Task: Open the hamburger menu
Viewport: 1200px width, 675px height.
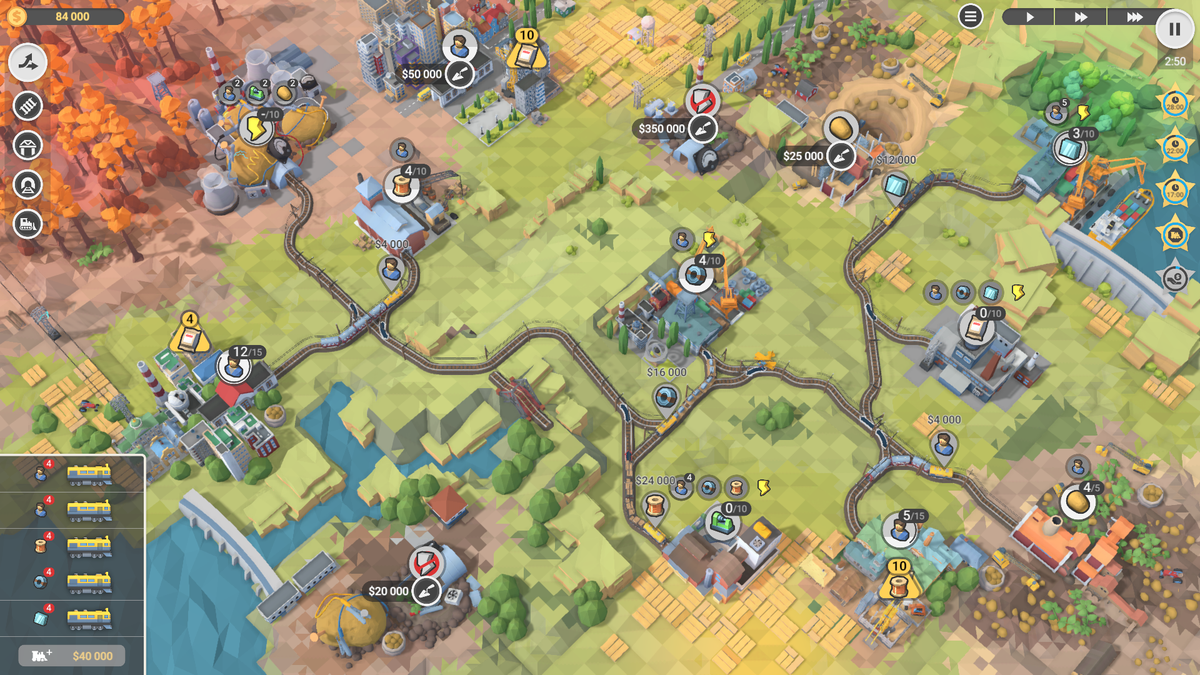Action: click(970, 16)
